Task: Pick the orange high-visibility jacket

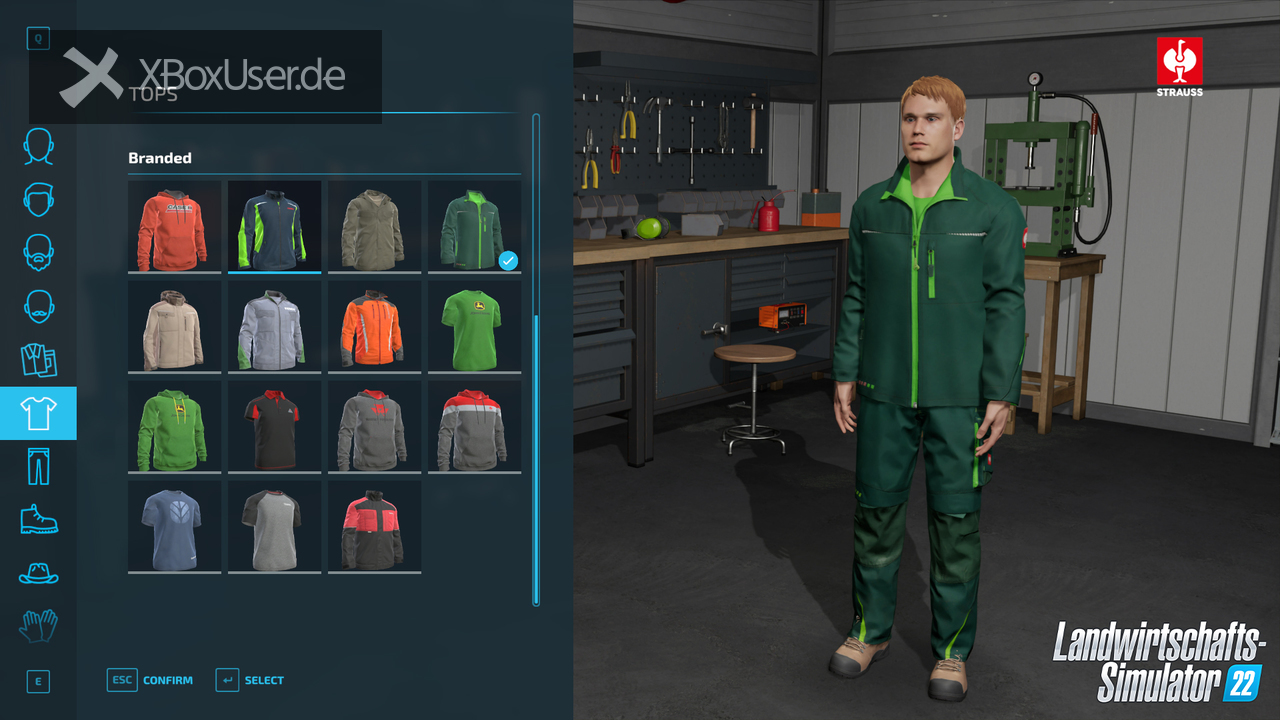Action: tap(374, 326)
